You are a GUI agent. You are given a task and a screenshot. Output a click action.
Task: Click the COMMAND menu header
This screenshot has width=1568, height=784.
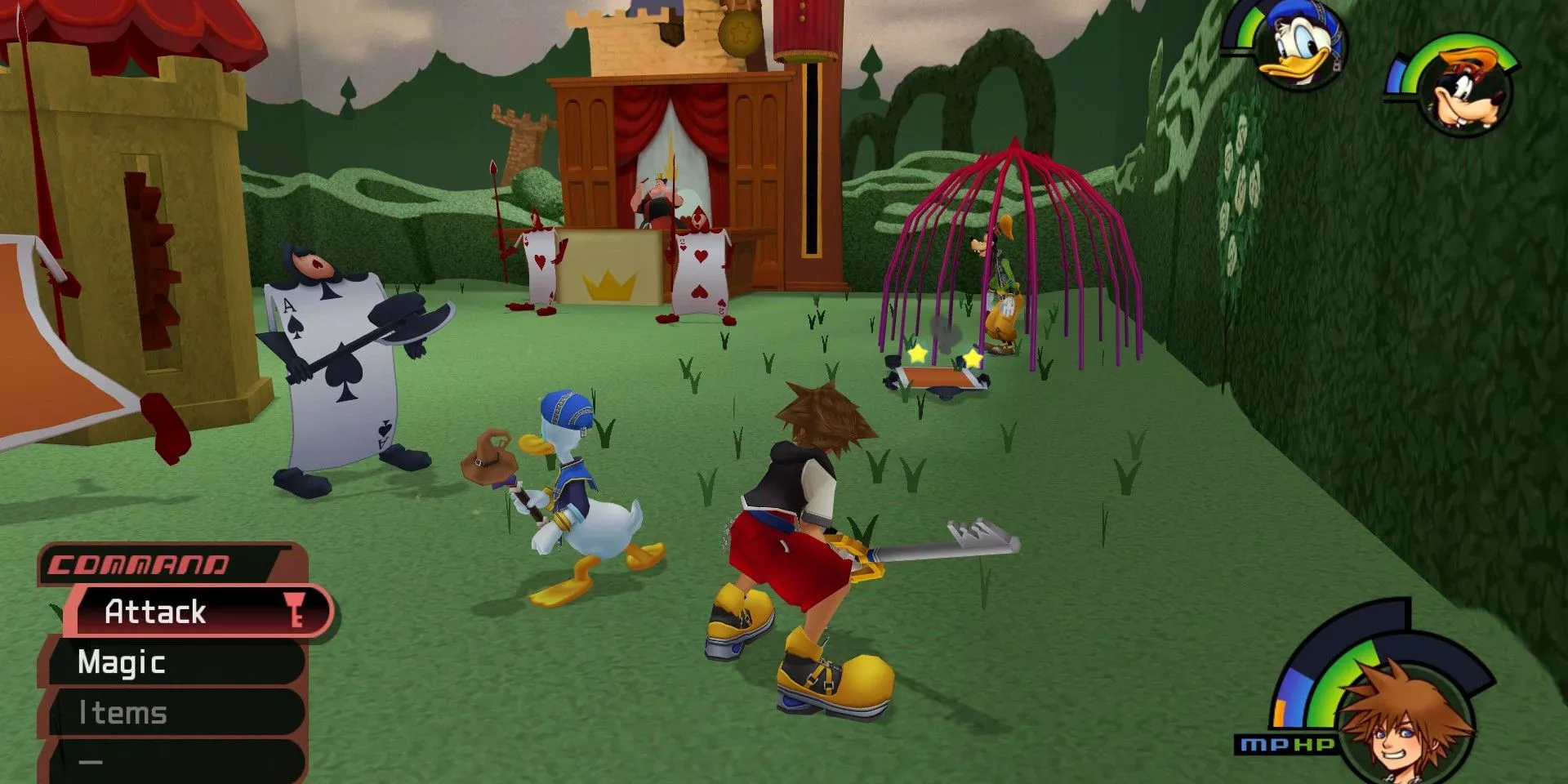[139, 563]
